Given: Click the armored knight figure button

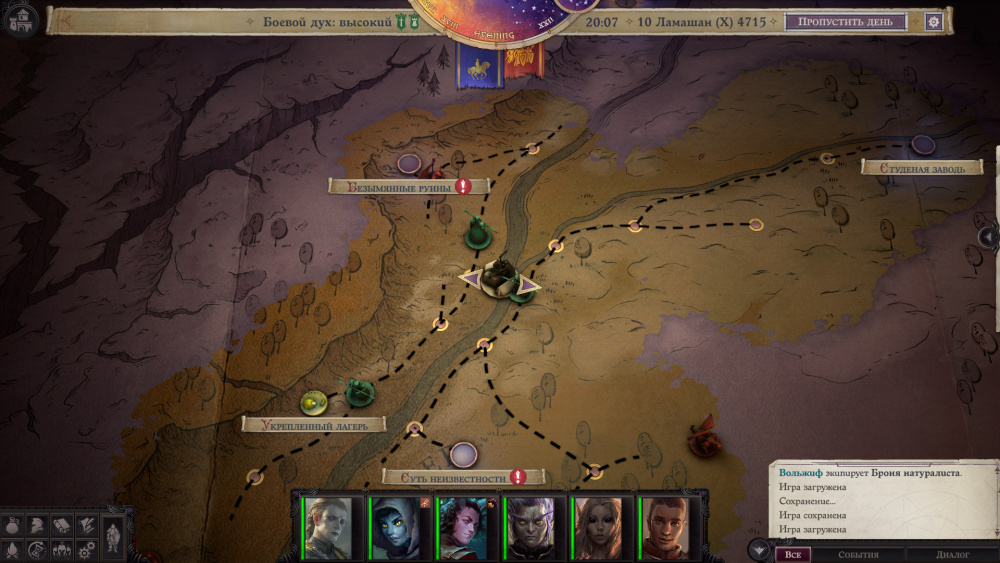Looking at the screenshot, I should point(114,536).
